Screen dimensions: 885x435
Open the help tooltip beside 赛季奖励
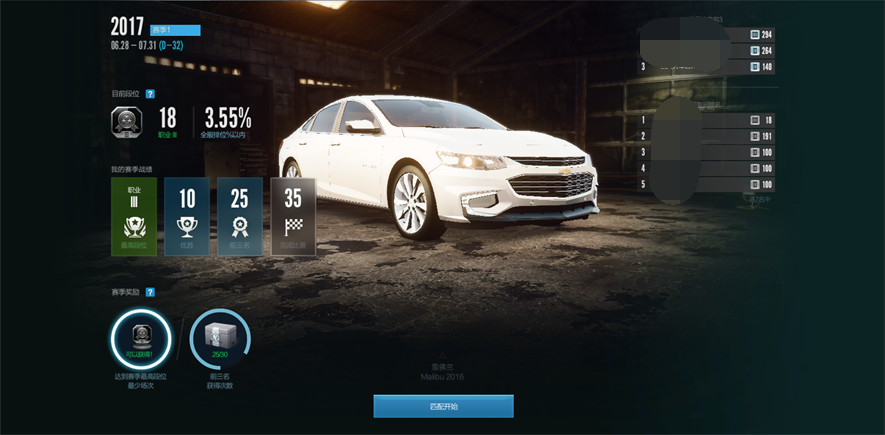[x=150, y=292]
